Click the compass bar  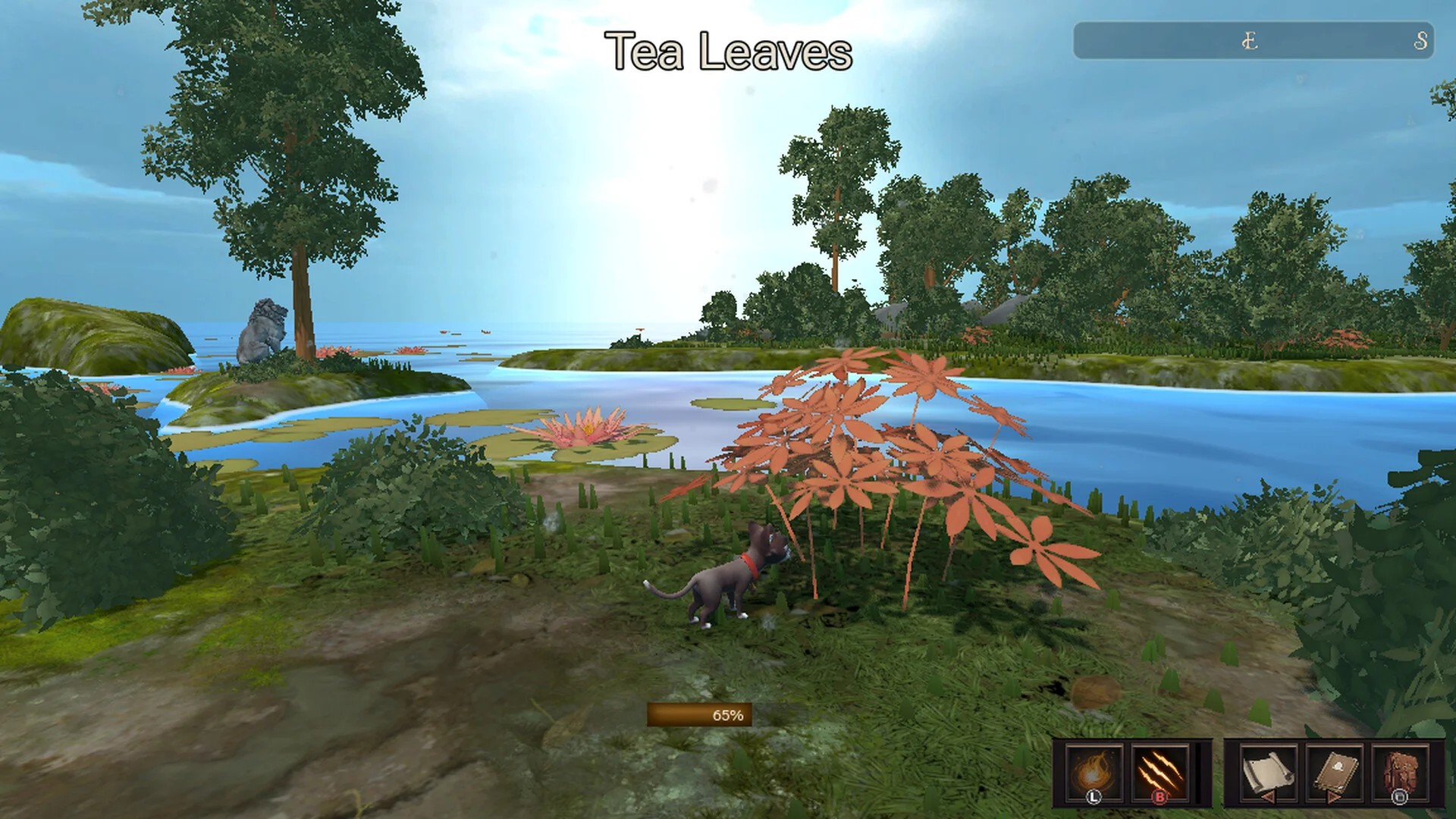point(1253,41)
